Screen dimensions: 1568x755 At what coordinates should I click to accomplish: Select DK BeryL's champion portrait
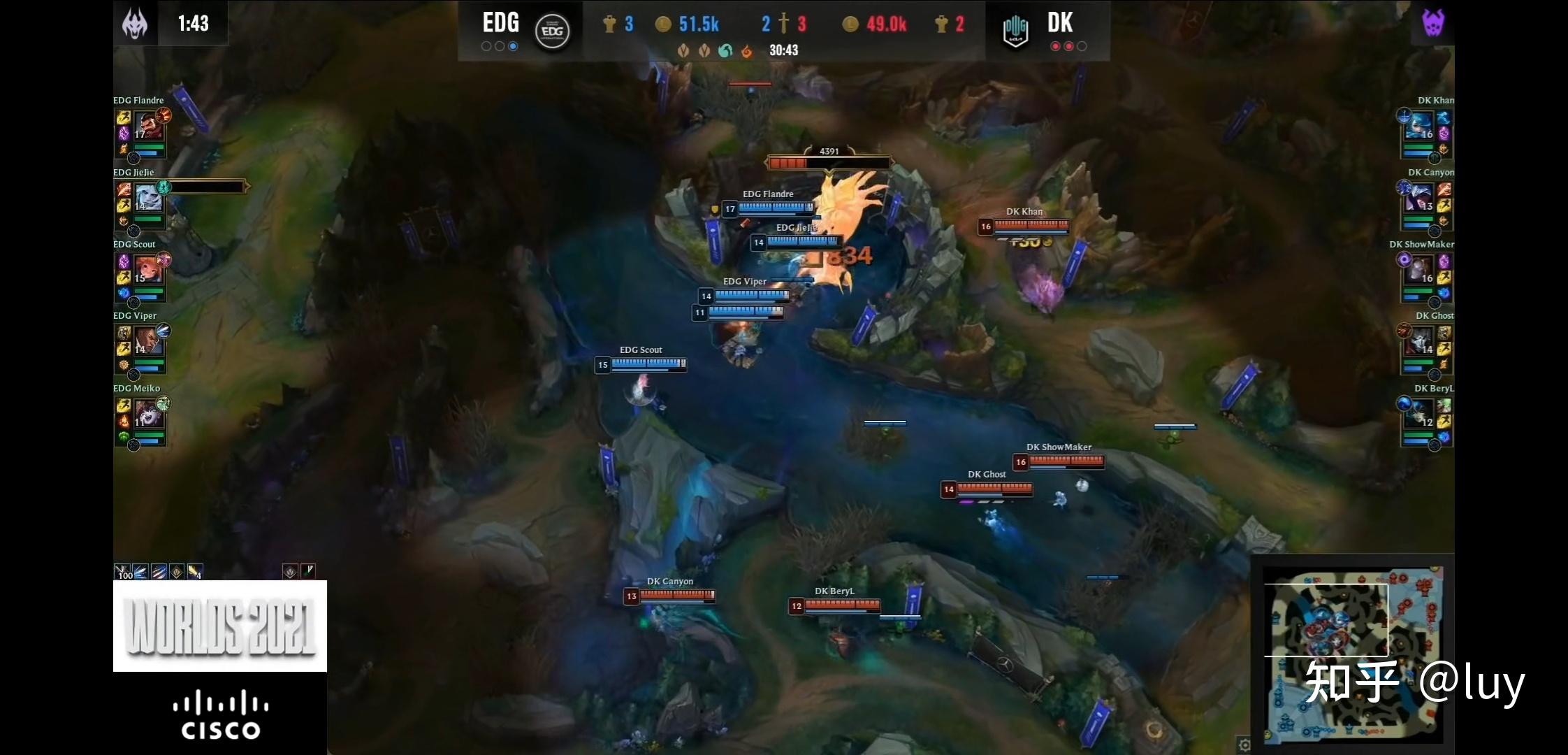(1419, 415)
